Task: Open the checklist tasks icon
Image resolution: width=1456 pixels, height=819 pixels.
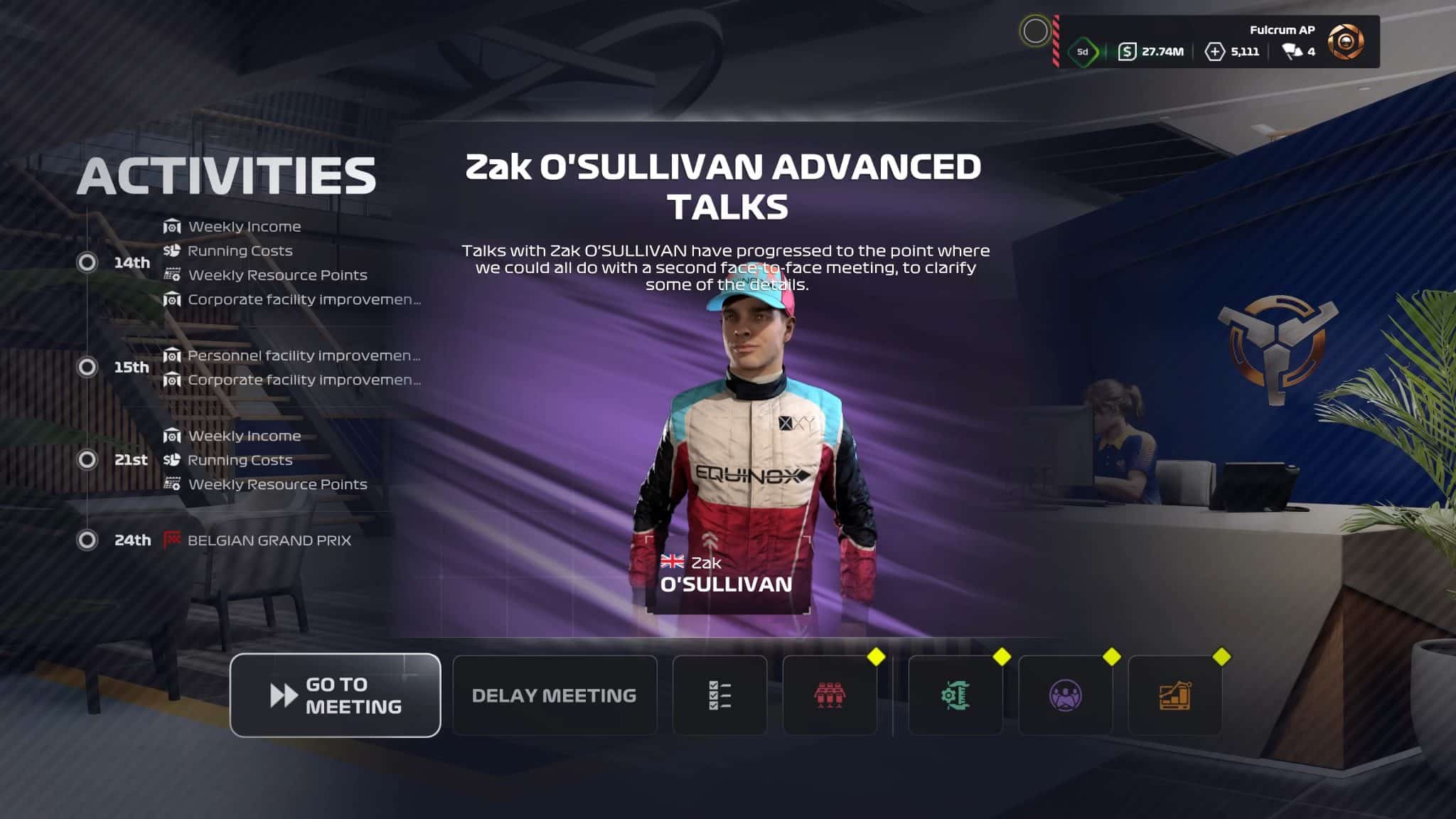Action: [719, 695]
